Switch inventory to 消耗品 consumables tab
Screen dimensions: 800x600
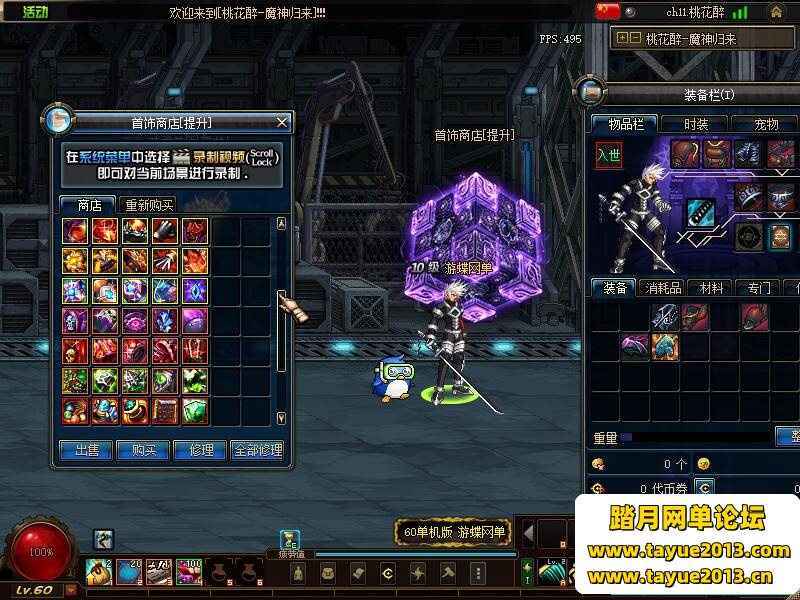coord(664,288)
